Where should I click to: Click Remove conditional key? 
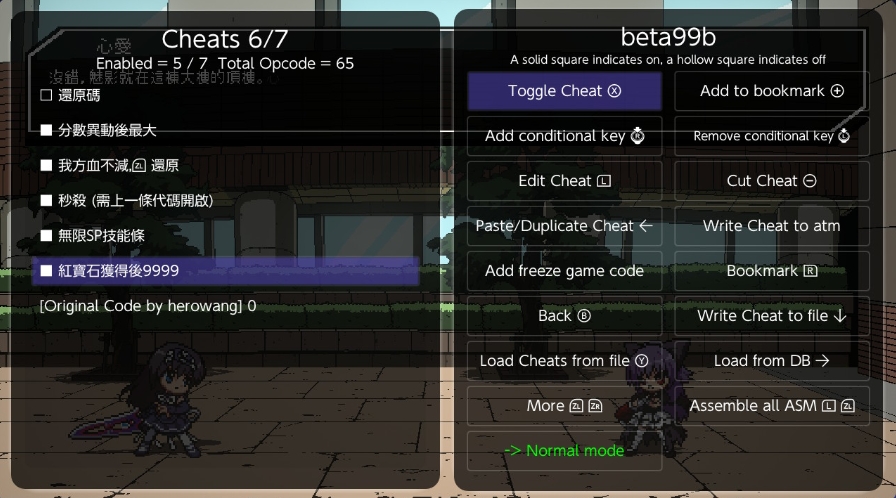click(771, 136)
